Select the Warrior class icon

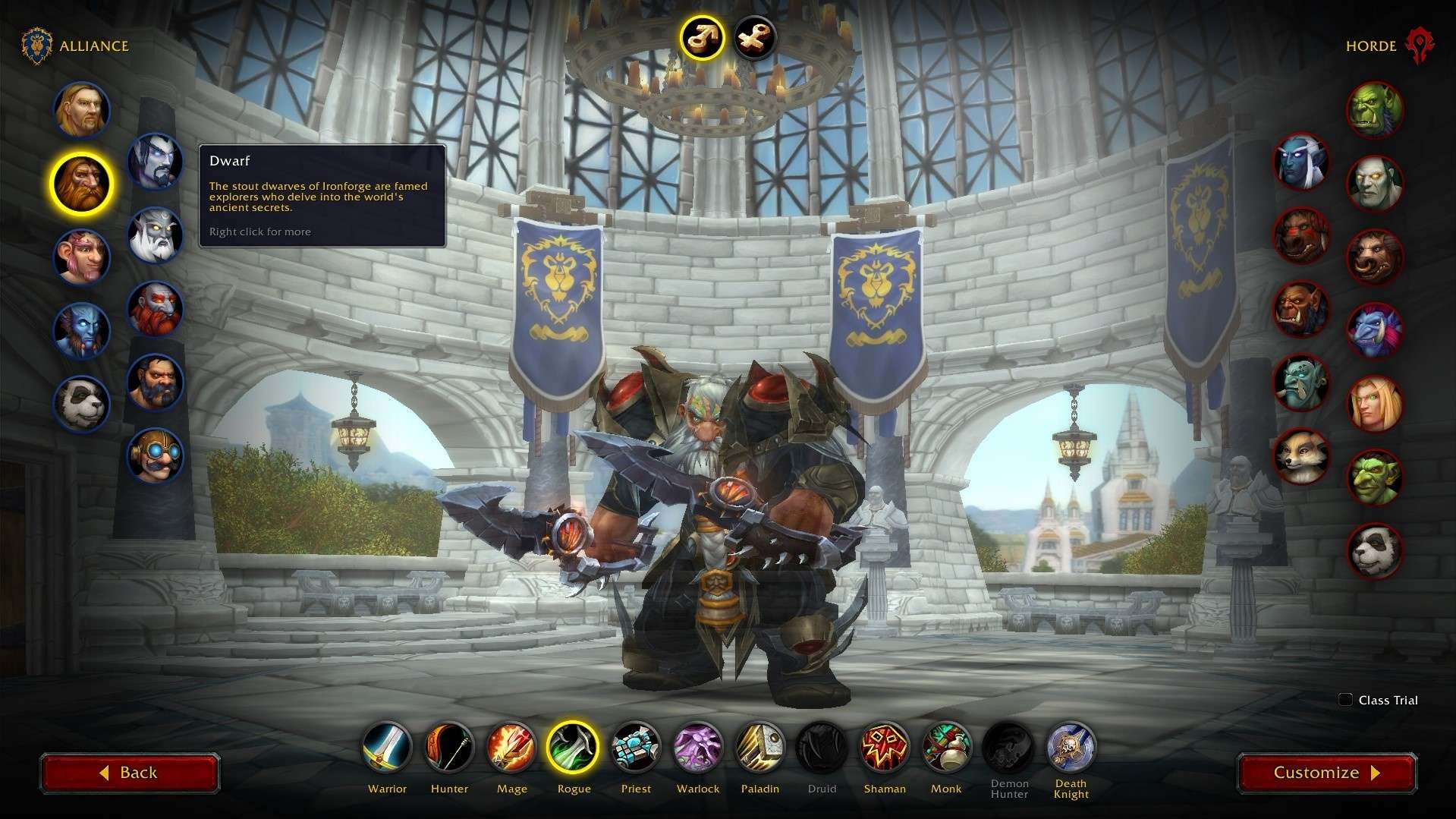click(x=387, y=747)
